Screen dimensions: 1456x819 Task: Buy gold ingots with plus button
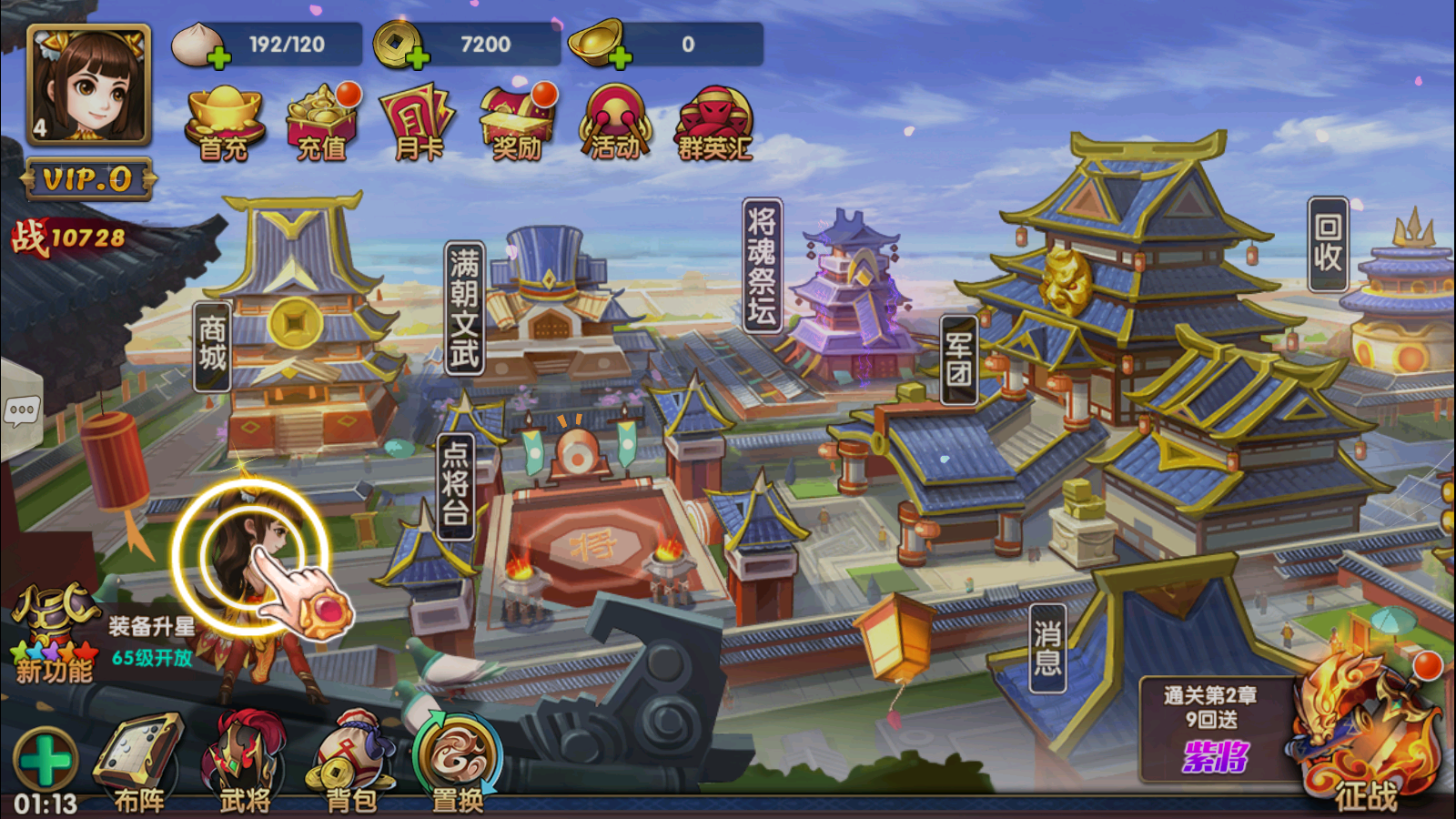(620, 59)
